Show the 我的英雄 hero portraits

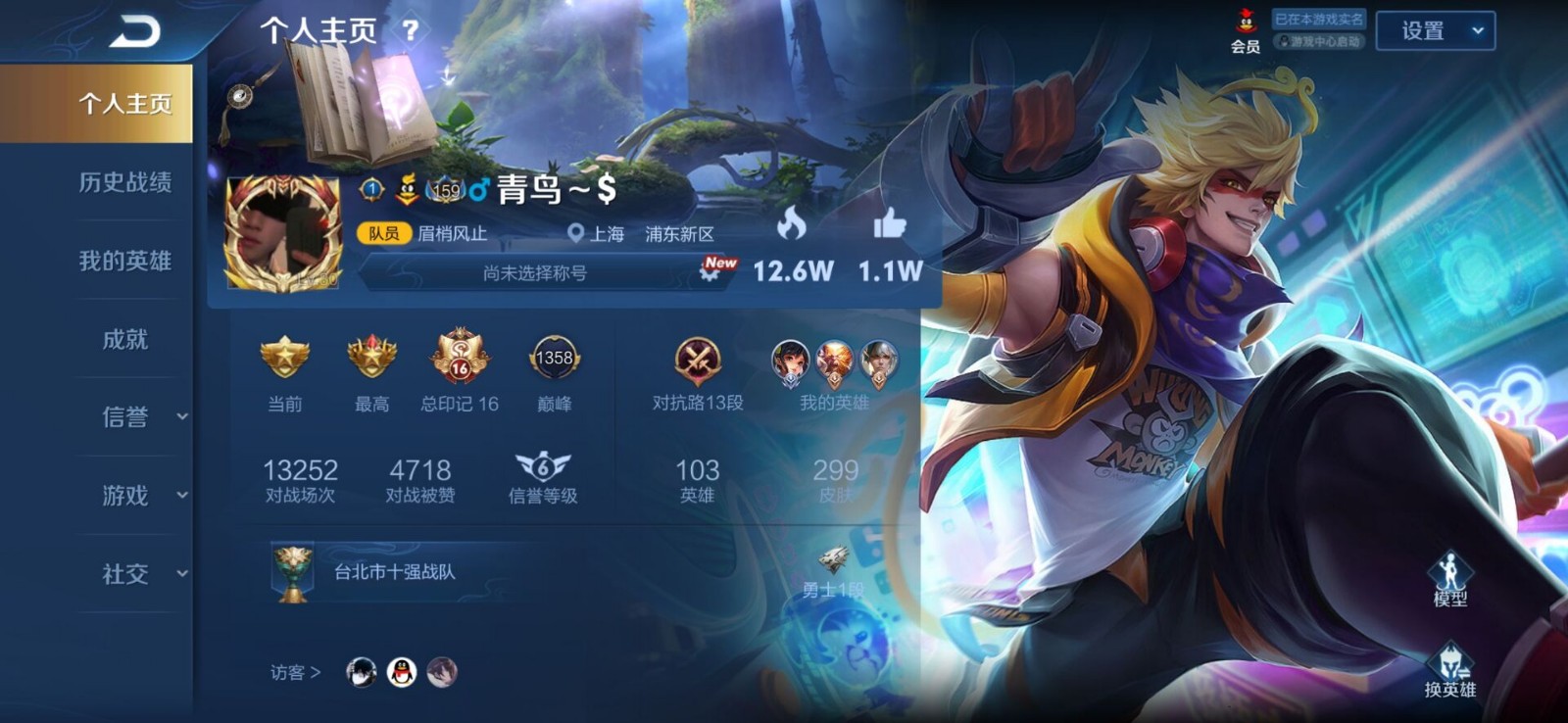tap(834, 364)
